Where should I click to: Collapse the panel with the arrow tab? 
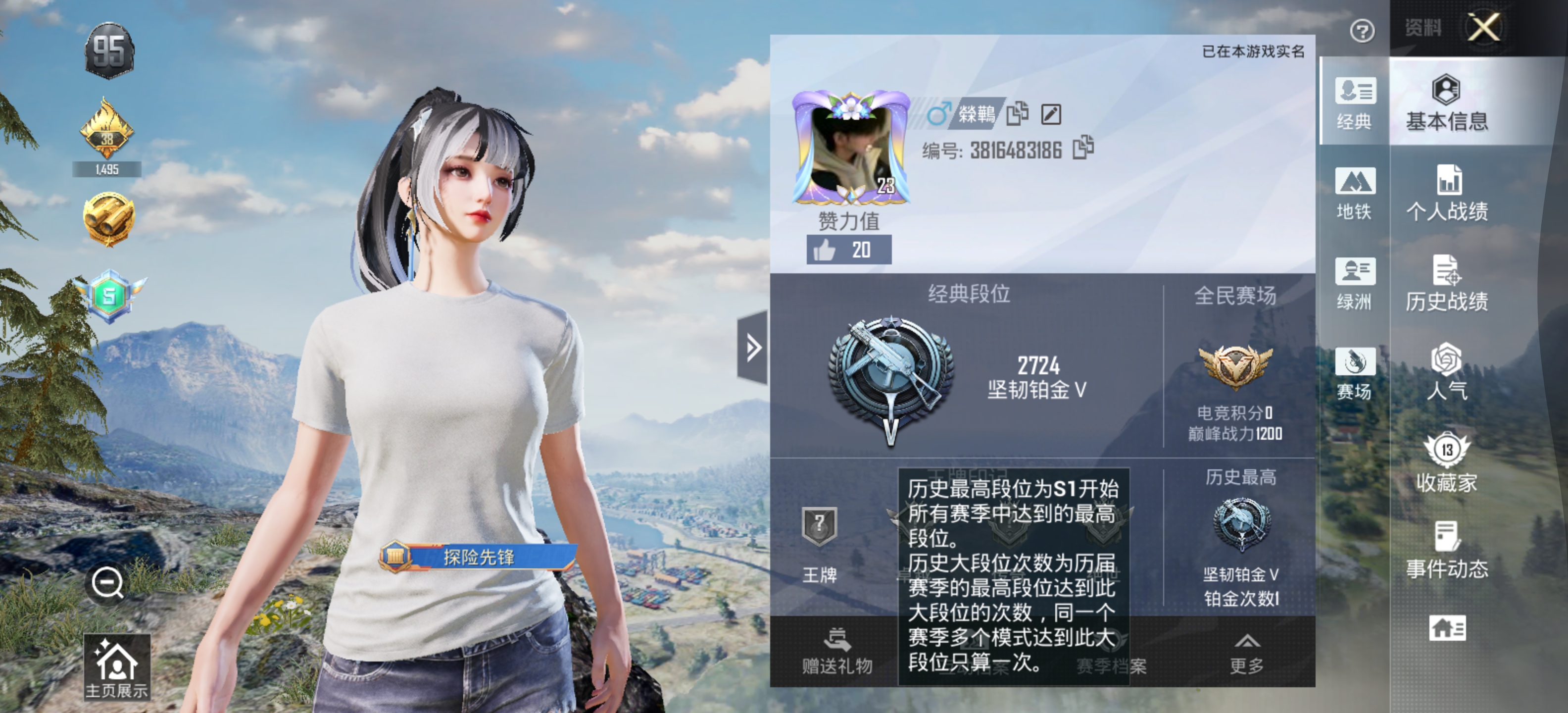(753, 348)
